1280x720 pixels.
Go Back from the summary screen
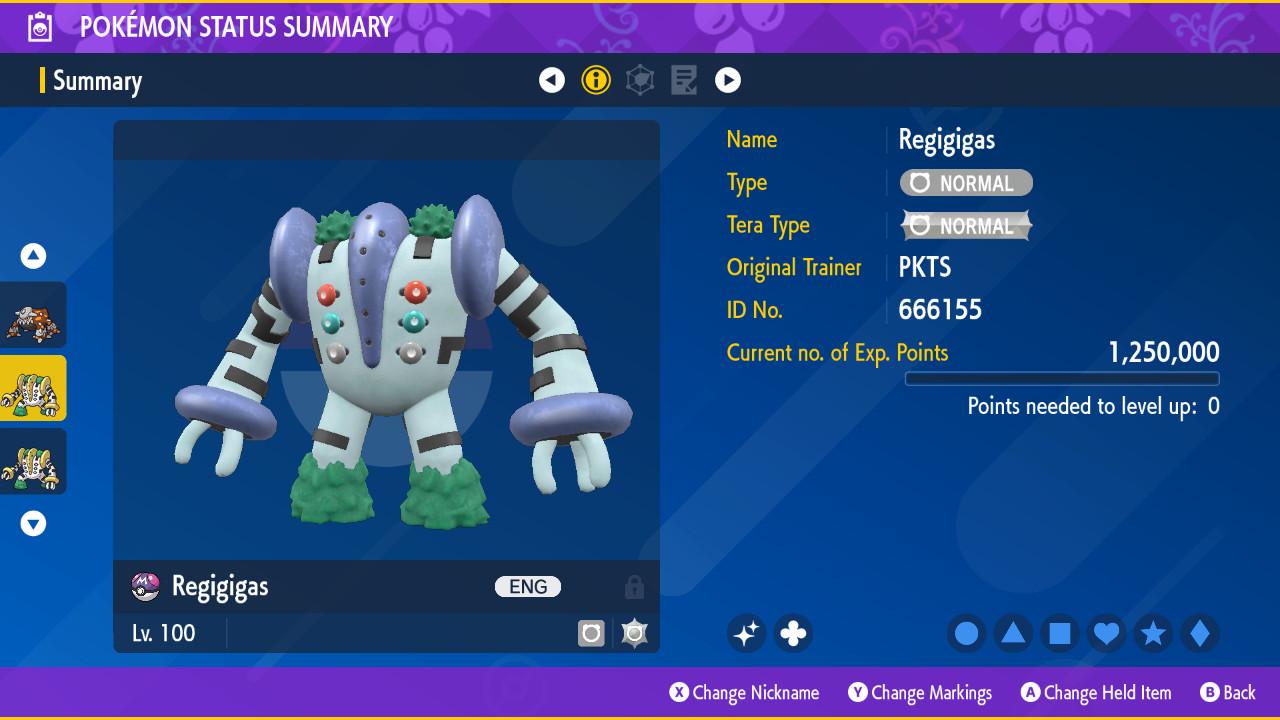tap(1228, 692)
